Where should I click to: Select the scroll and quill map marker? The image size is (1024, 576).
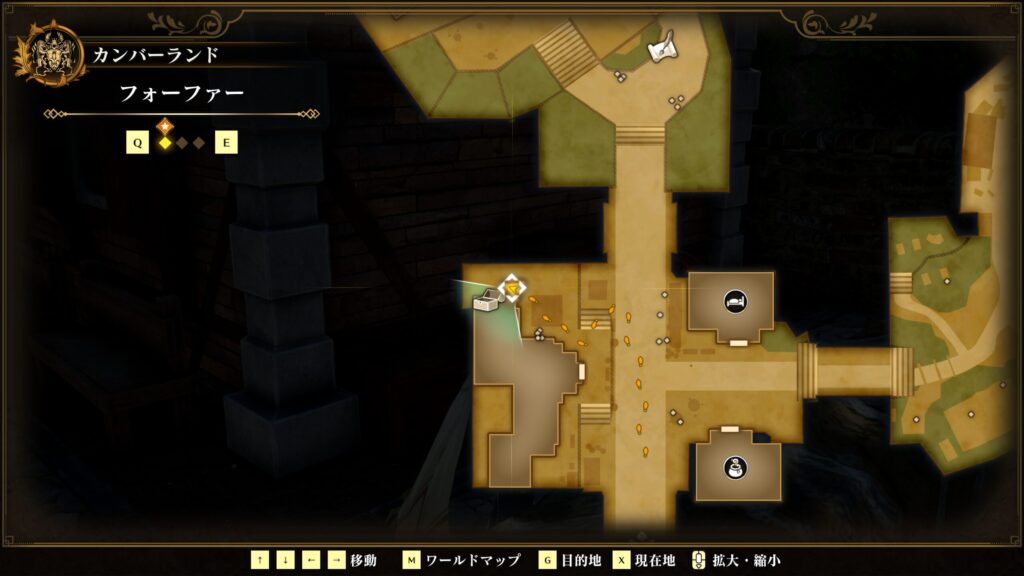[662, 47]
